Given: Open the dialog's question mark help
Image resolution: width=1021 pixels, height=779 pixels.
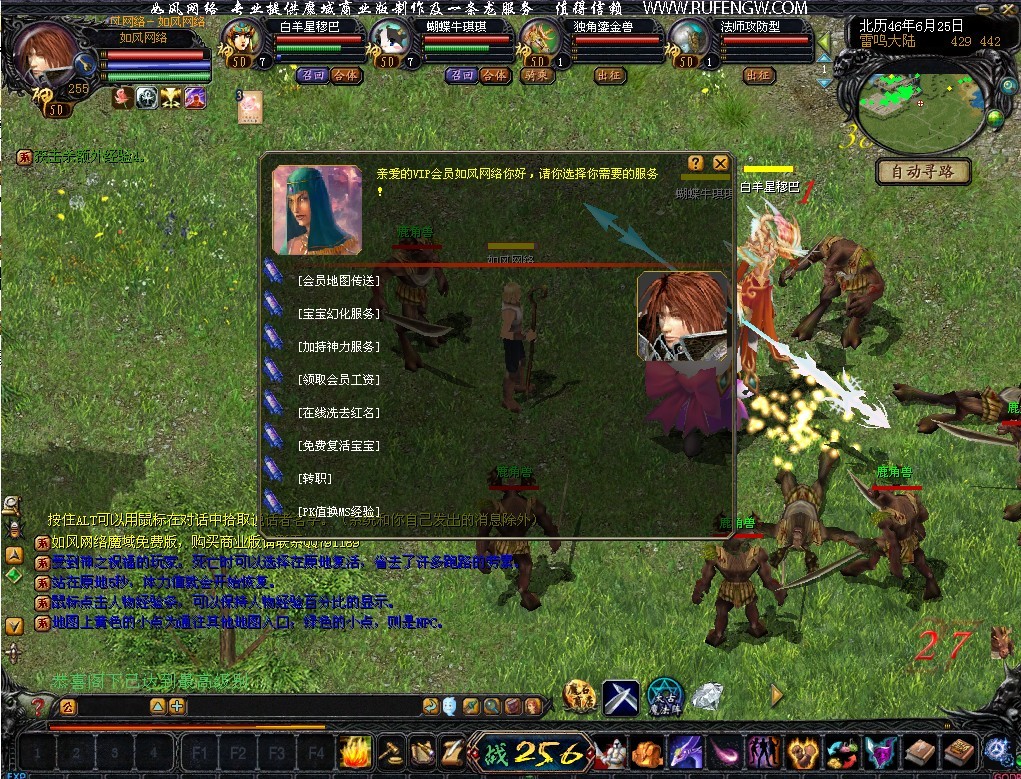Looking at the screenshot, I should click(x=695, y=163).
